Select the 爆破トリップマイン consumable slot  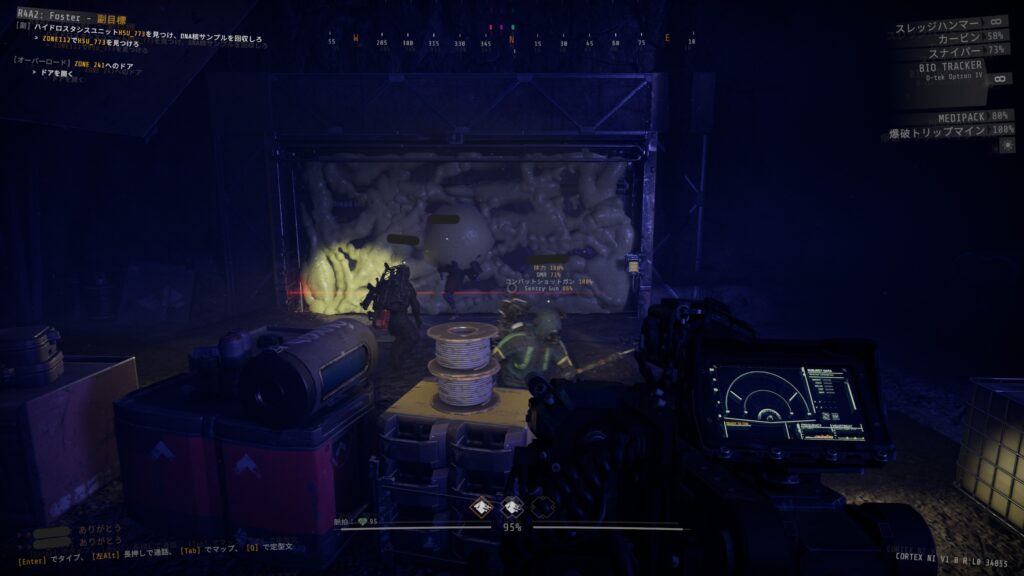click(949, 131)
